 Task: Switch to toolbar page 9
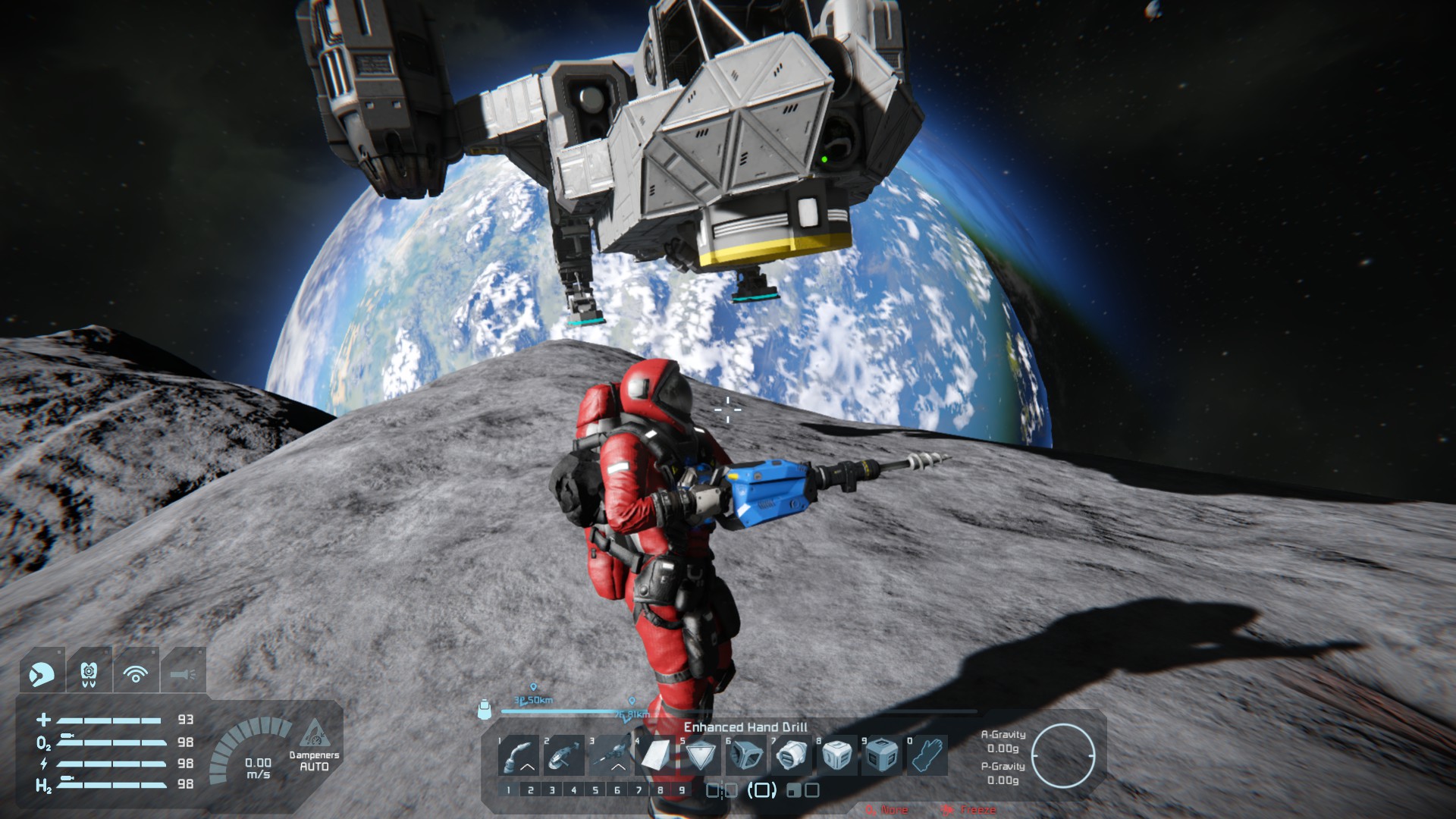tap(682, 790)
